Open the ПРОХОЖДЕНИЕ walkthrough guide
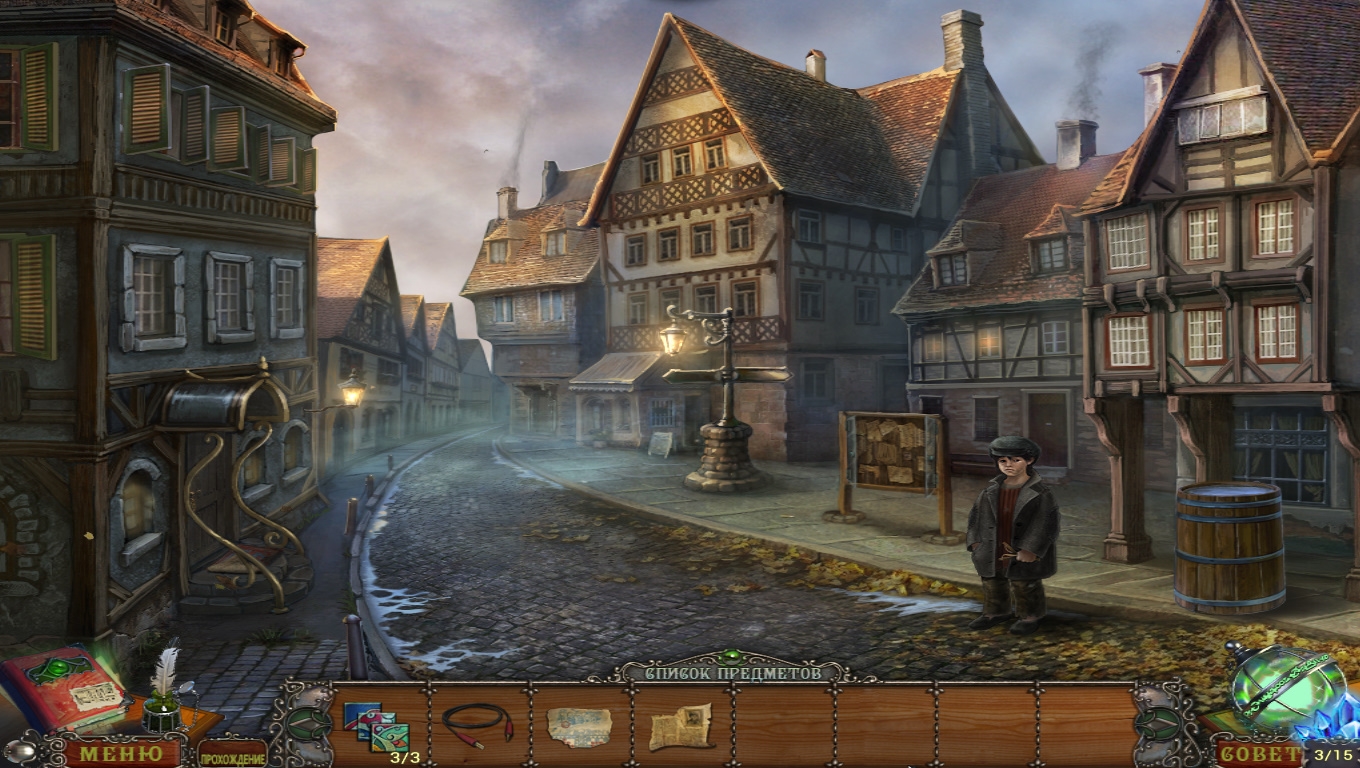 232,757
